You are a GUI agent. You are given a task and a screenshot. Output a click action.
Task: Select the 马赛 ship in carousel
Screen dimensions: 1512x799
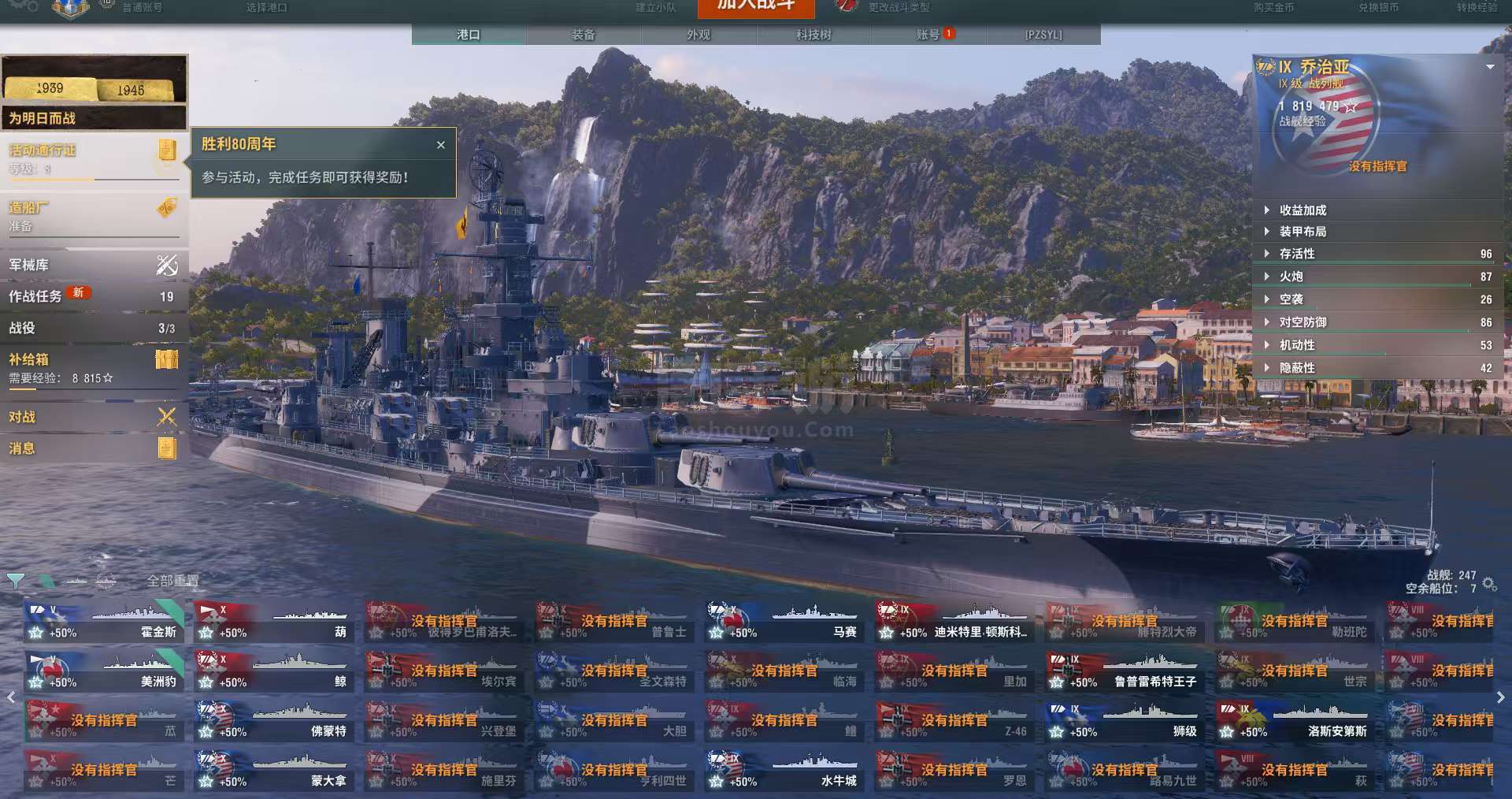pyautogui.click(x=783, y=622)
